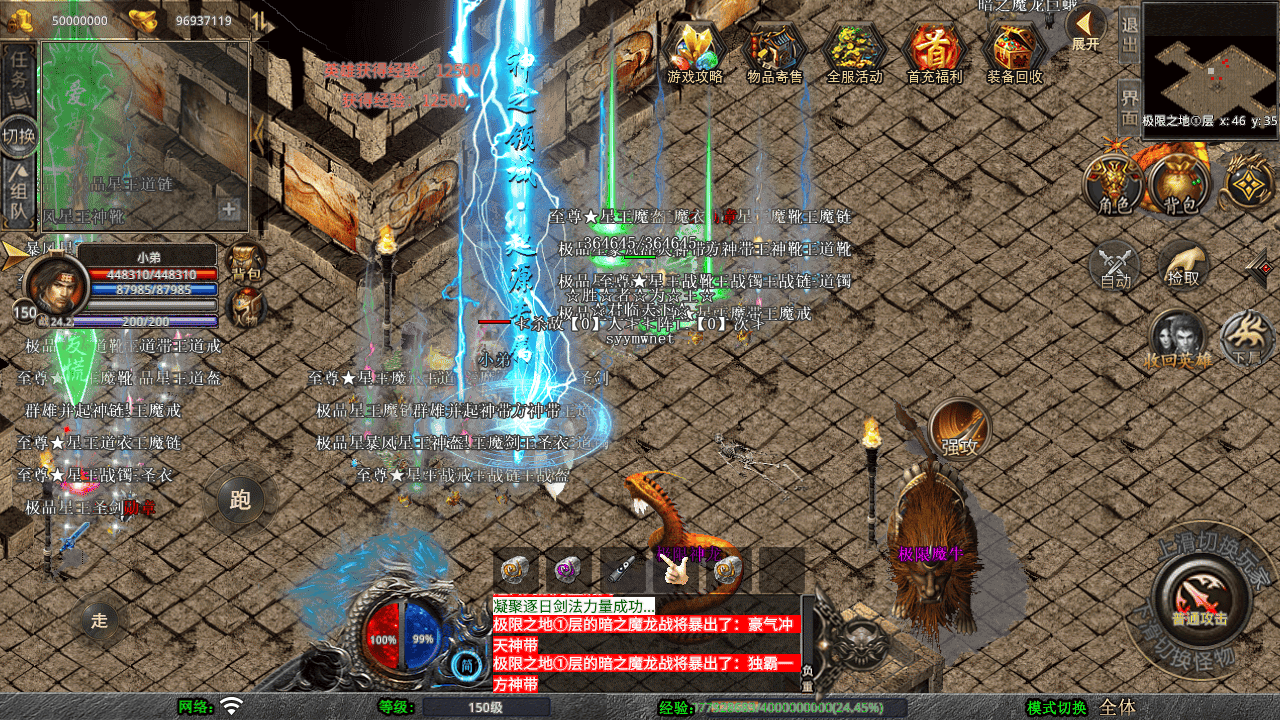The height and width of the screenshot is (720, 1280).
Task: Open the 首充福利 first-recharge rewards
Action: point(934,53)
